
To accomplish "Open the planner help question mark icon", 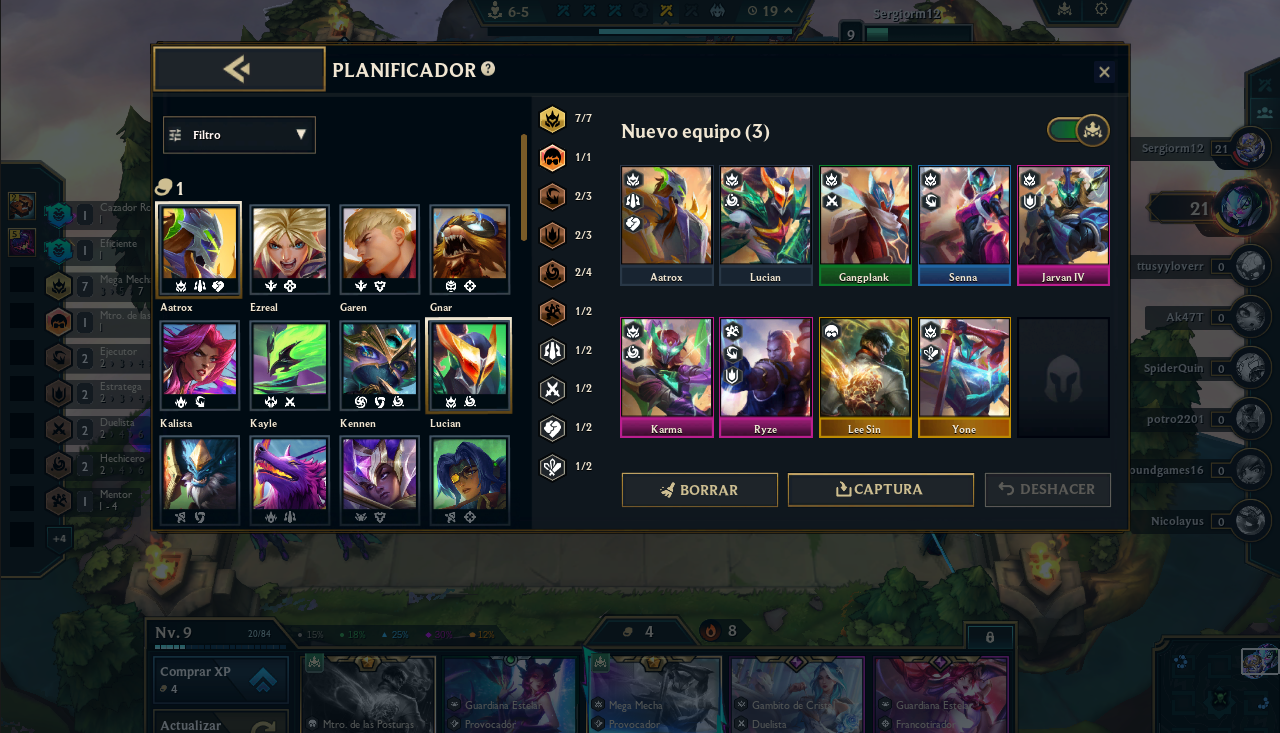I will [x=487, y=70].
